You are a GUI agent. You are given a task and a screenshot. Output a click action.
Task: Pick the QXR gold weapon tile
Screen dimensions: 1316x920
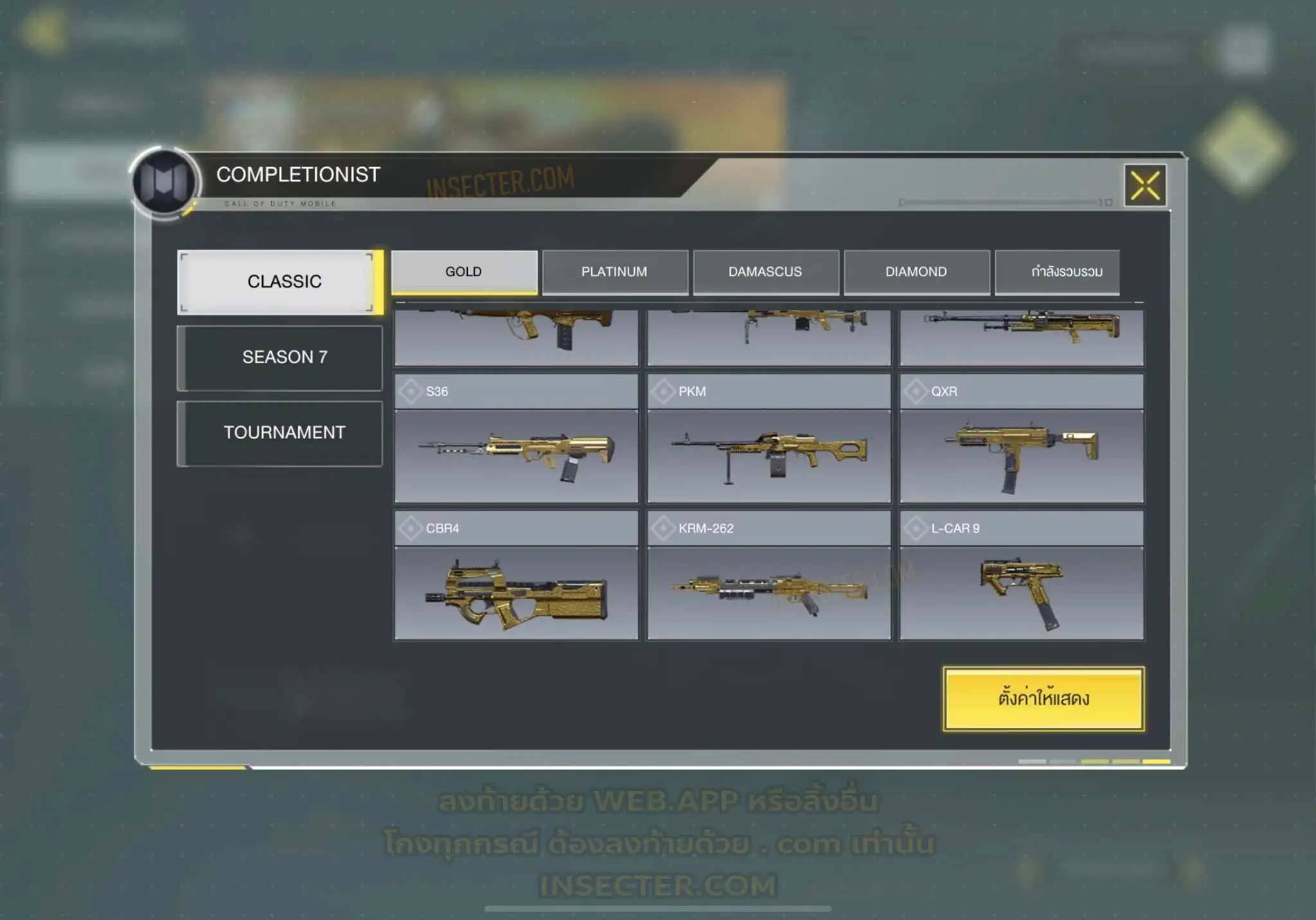coord(1021,439)
